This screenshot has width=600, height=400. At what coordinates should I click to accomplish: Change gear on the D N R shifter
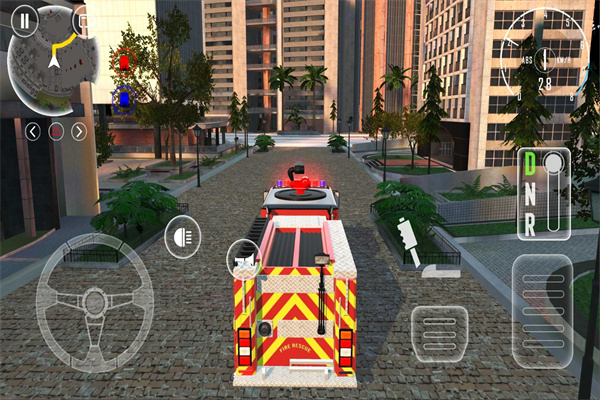pos(529,195)
